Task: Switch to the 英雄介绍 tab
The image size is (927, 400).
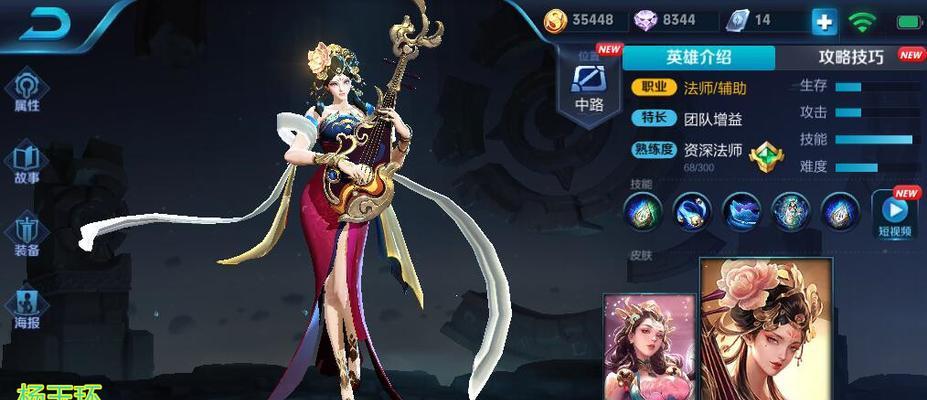Action: coord(698,57)
